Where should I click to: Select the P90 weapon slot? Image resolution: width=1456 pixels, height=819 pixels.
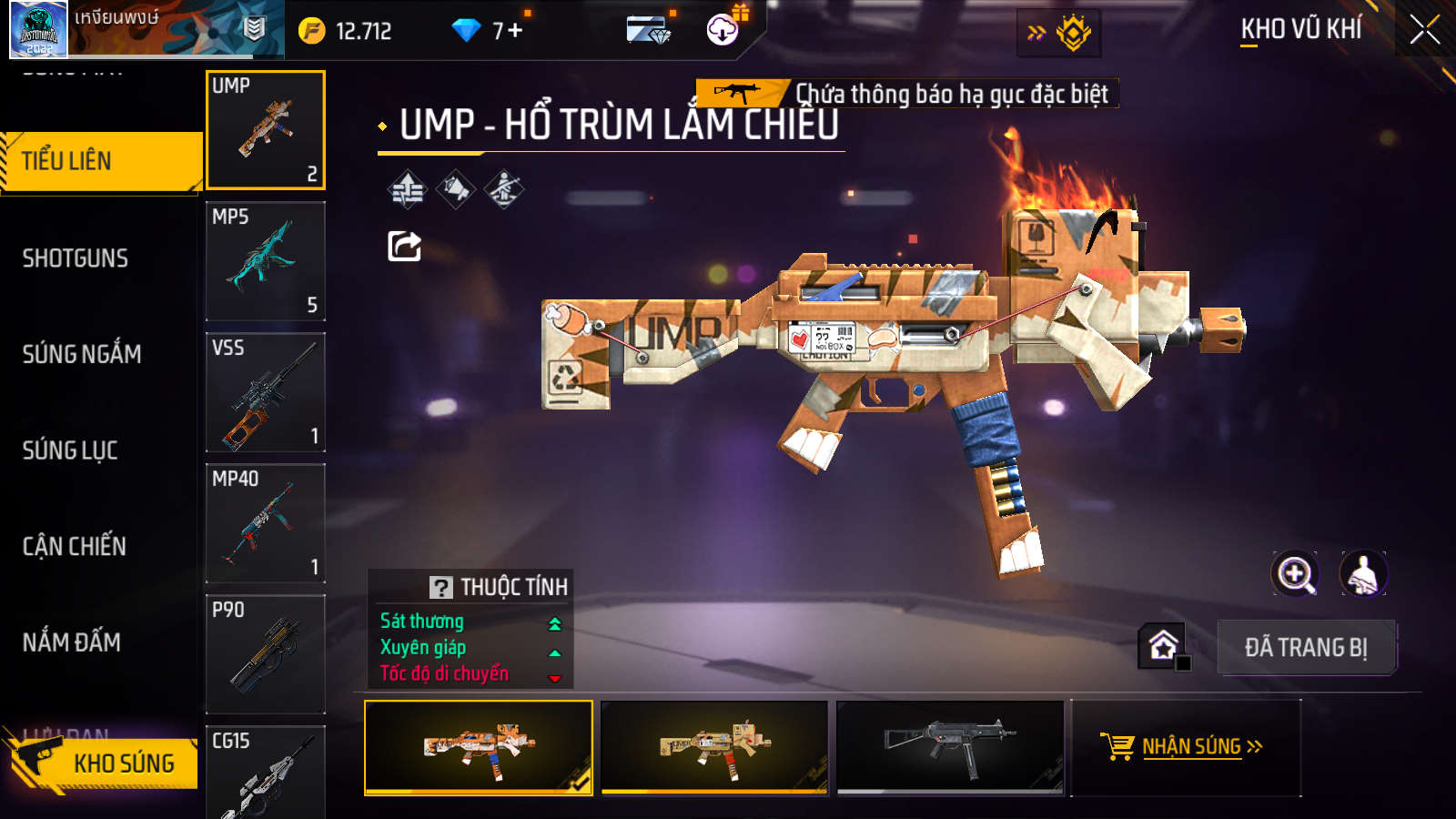265,654
